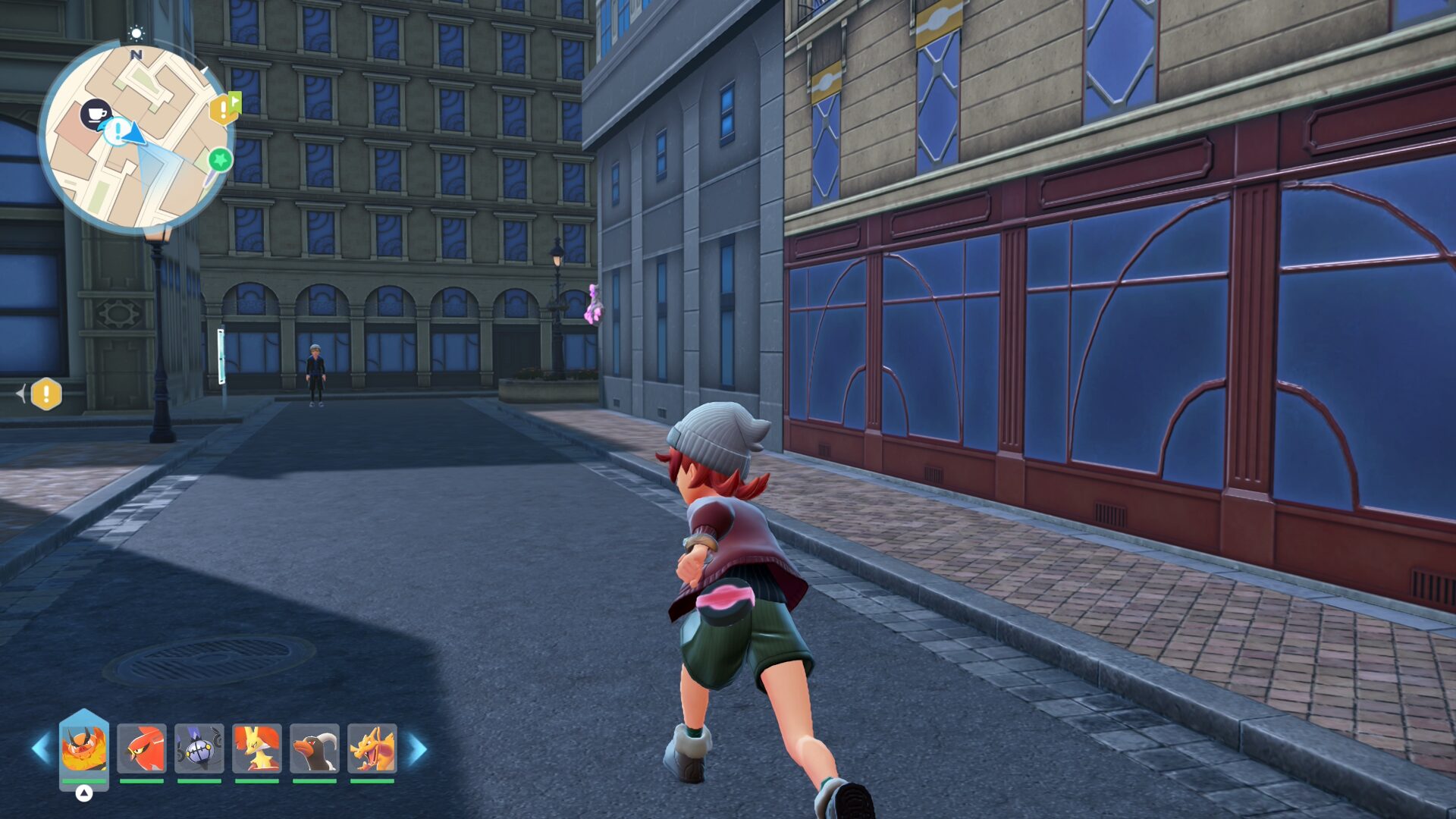Select the yellow exclamation flag marker on the minimap
Image resolution: width=1456 pixels, height=819 pixels.
223,109
